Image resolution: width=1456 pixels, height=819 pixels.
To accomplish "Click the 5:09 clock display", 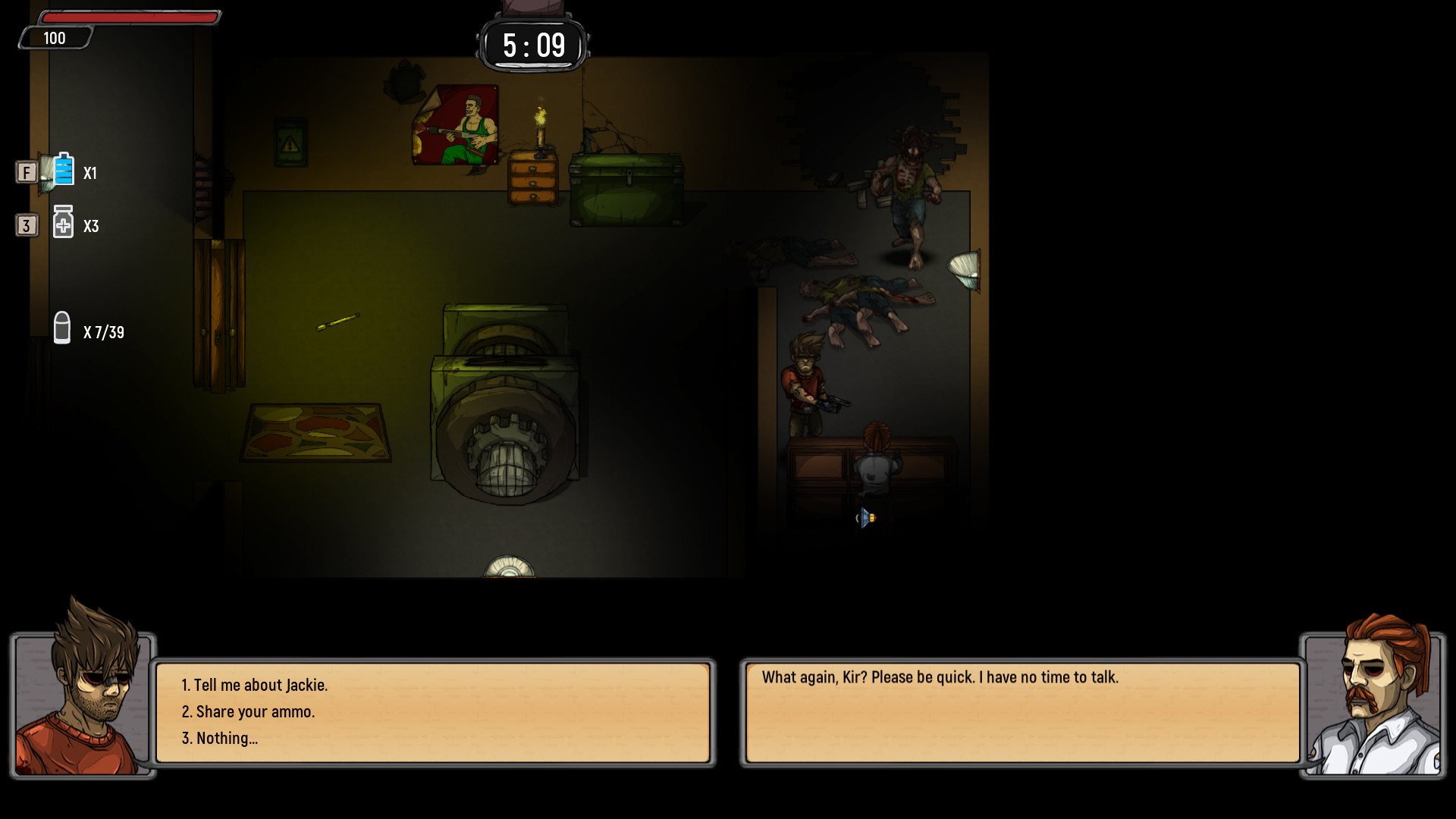I will click(x=532, y=45).
